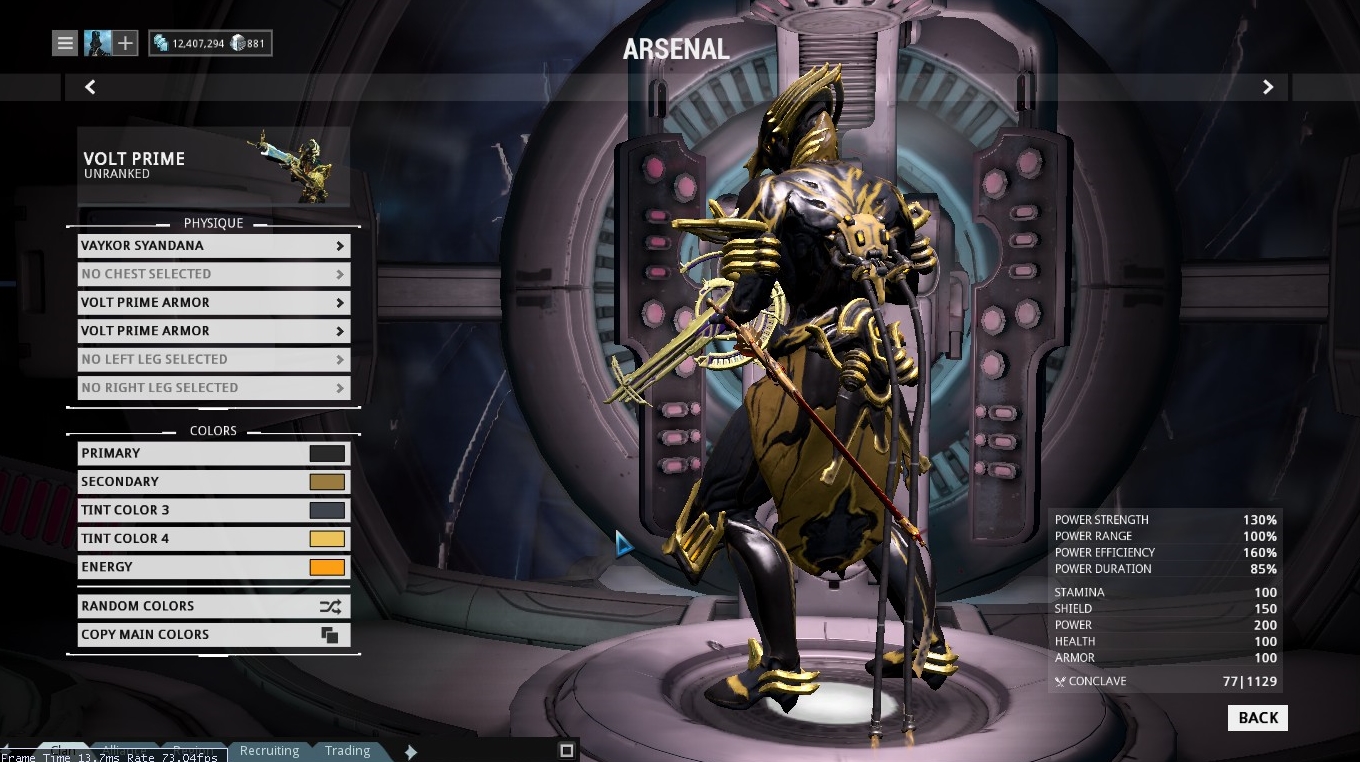The height and width of the screenshot is (762, 1360).
Task: Expand the Vaykor Syandana options chevron
Action: click(x=340, y=246)
